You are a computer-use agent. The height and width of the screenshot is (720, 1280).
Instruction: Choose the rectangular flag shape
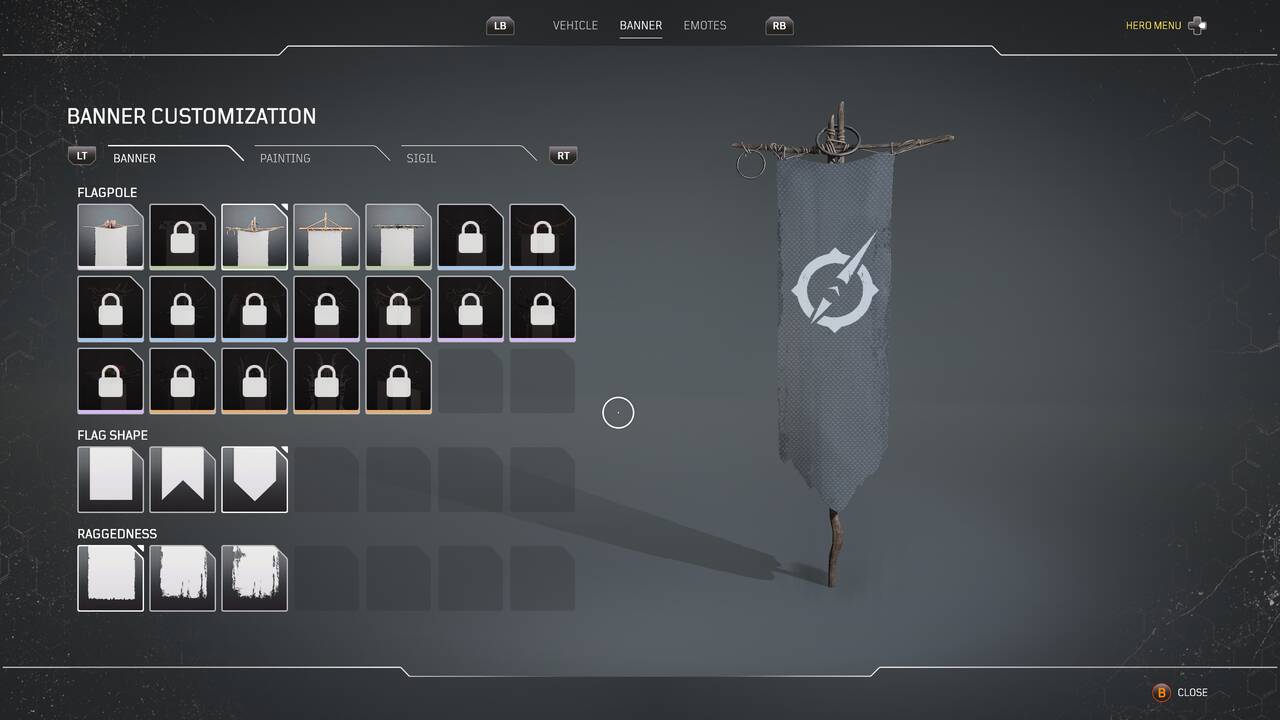pyautogui.click(x=110, y=479)
